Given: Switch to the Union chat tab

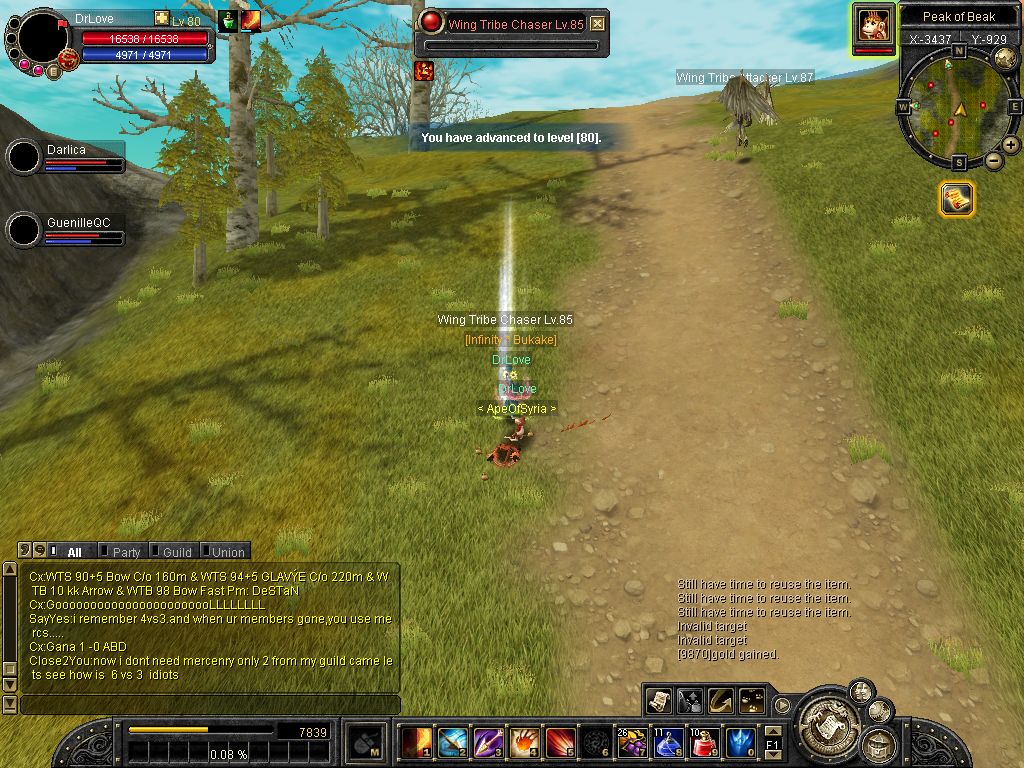Looking at the screenshot, I should pyautogui.click(x=227, y=552).
